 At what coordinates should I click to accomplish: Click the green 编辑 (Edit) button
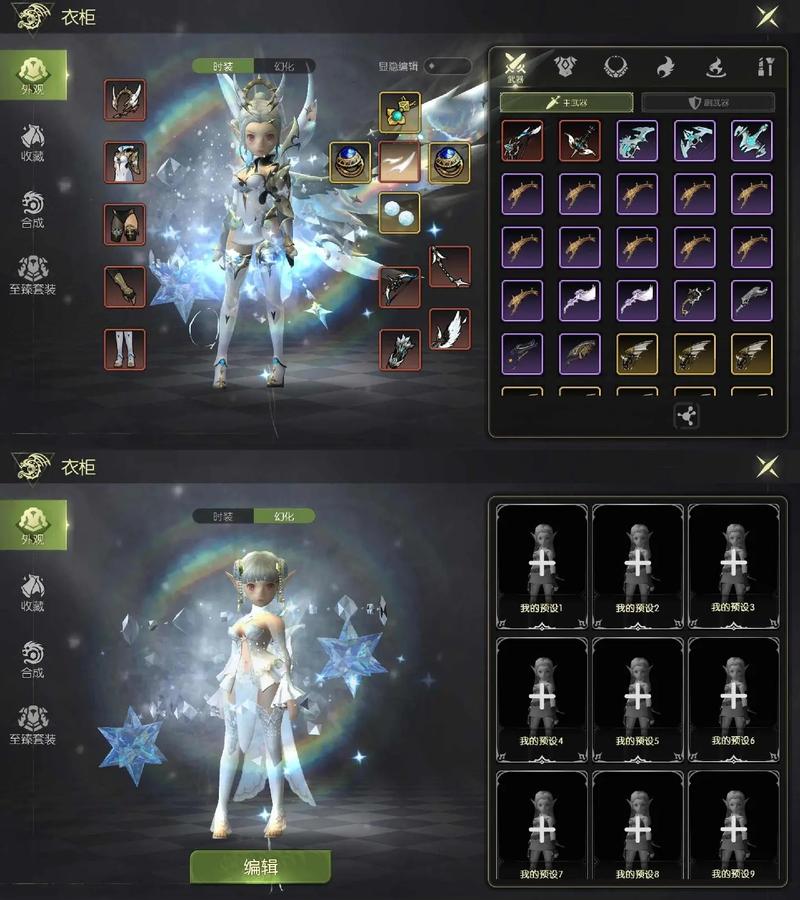[260, 866]
